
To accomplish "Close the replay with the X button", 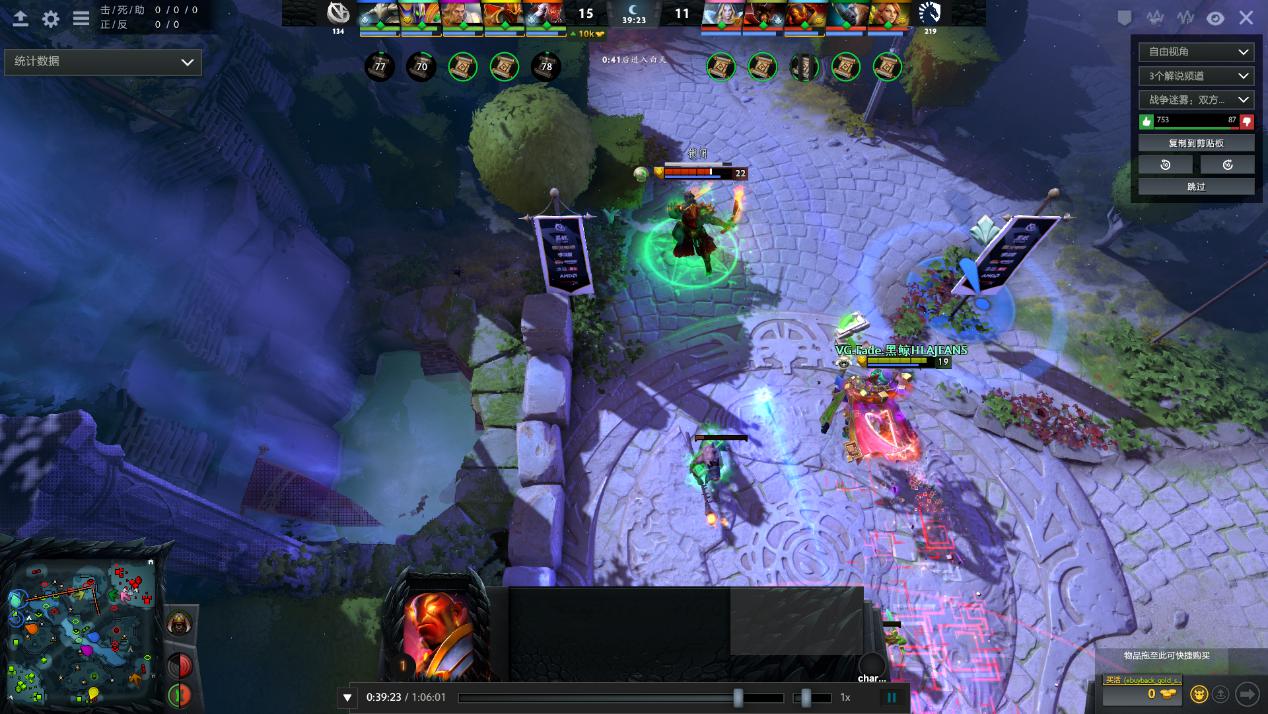I will pos(1246,18).
